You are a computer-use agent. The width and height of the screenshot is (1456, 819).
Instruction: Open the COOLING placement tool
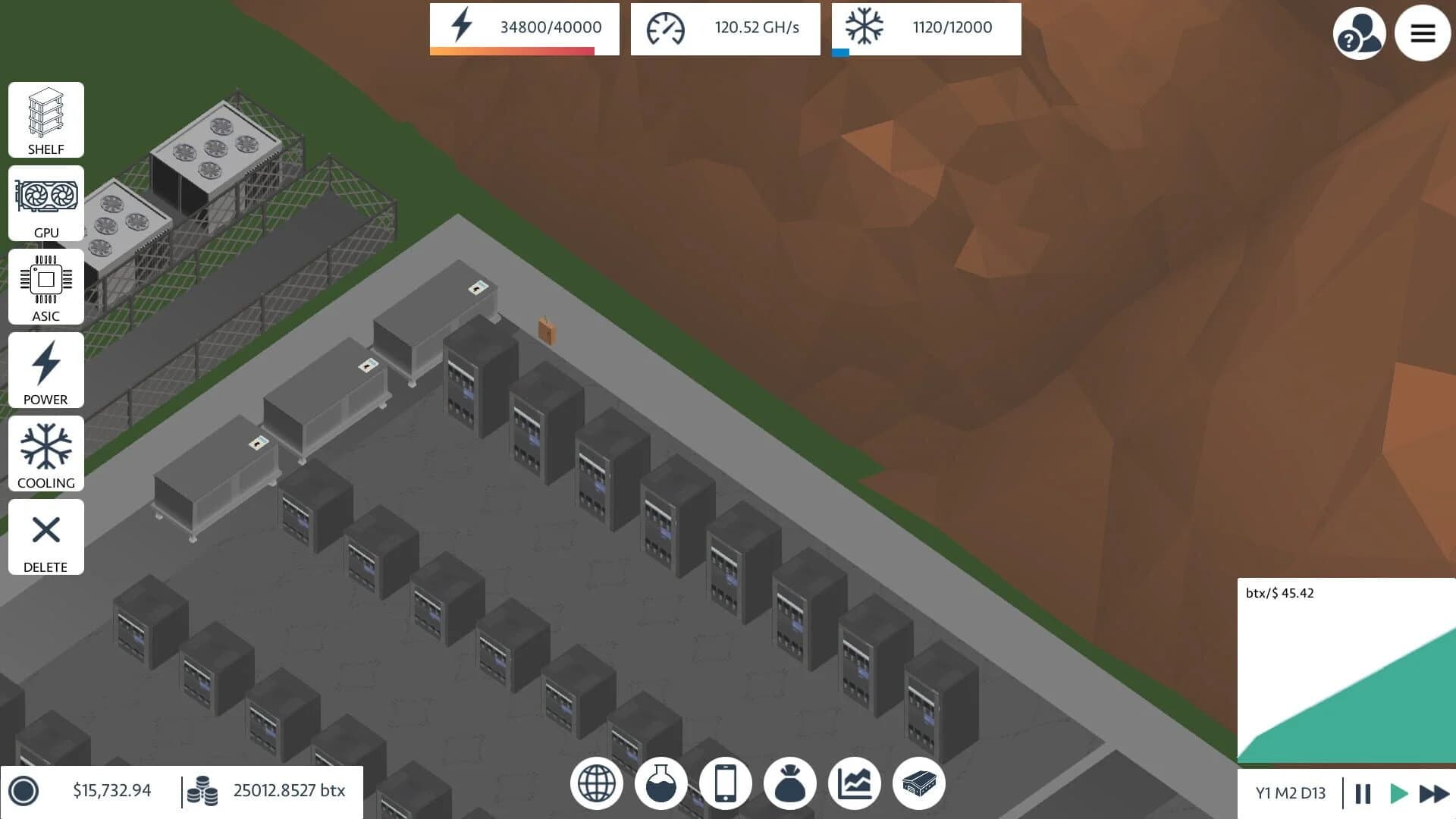pyautogui.click(x=45, y=453)
